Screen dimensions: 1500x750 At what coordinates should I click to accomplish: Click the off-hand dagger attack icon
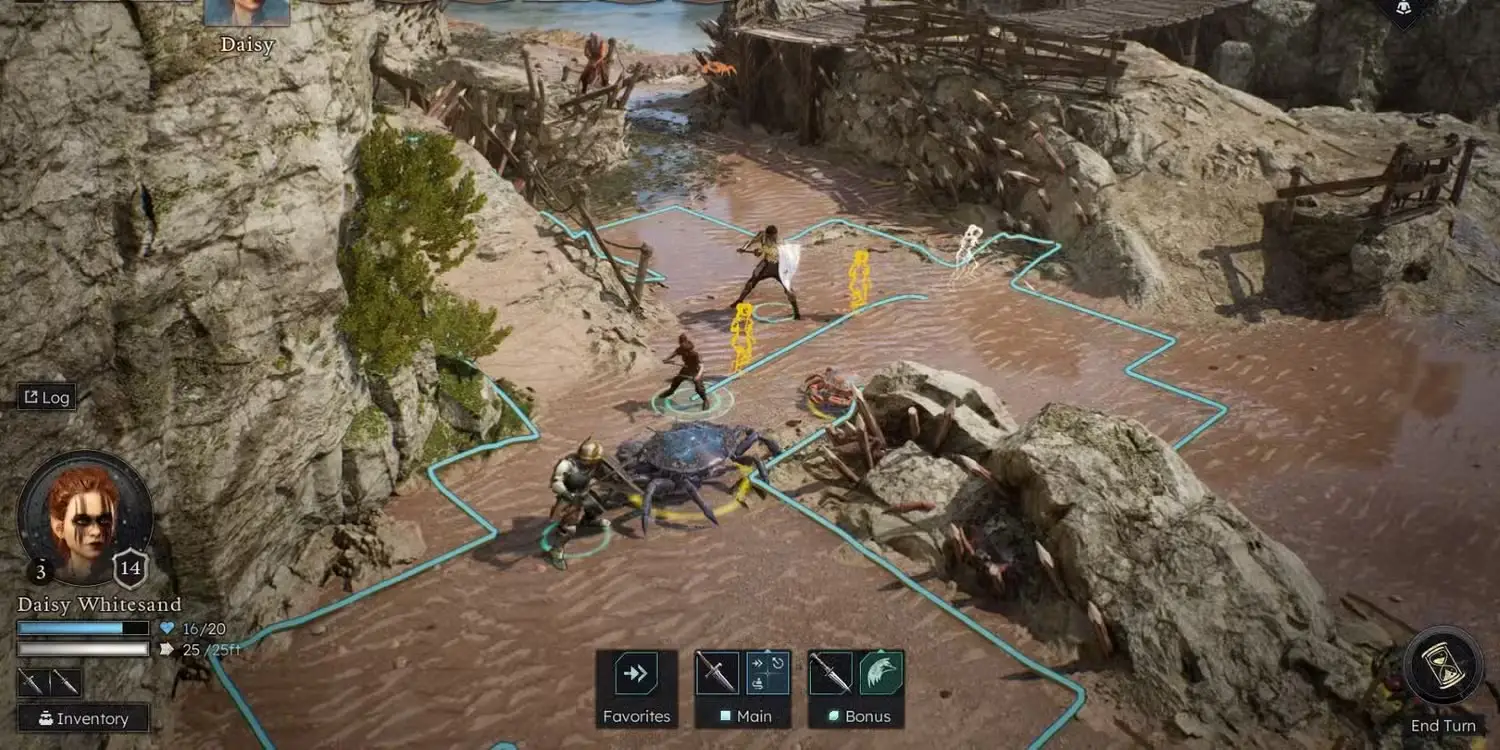click(830, 673)
